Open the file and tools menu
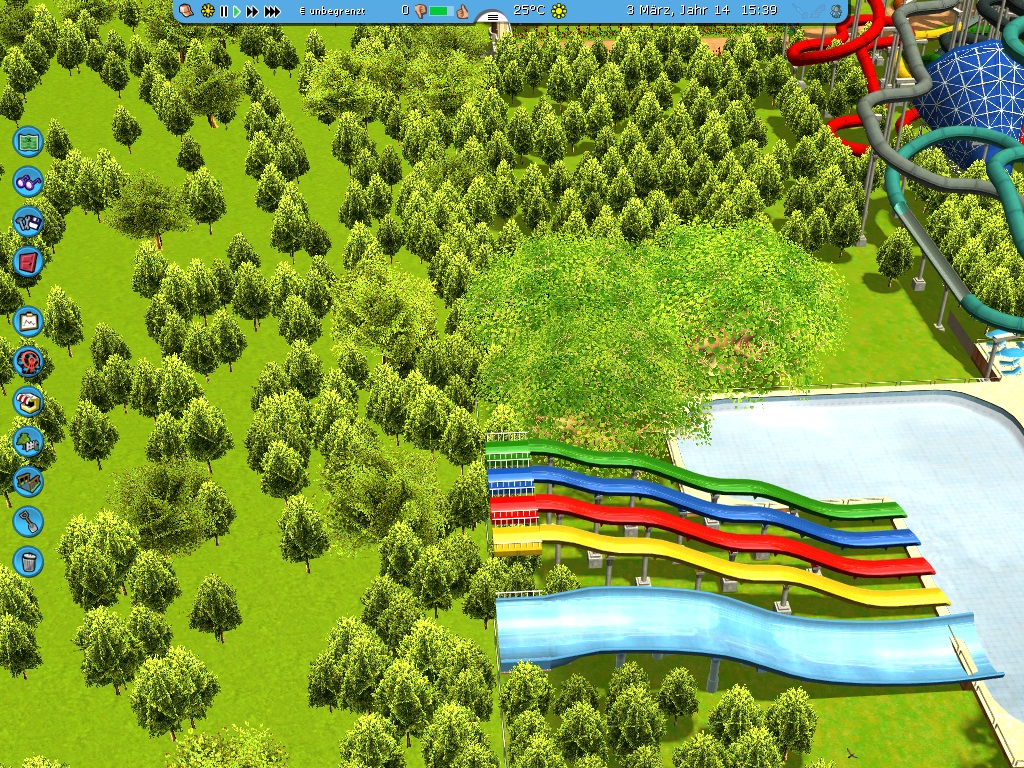 point(28,222)
